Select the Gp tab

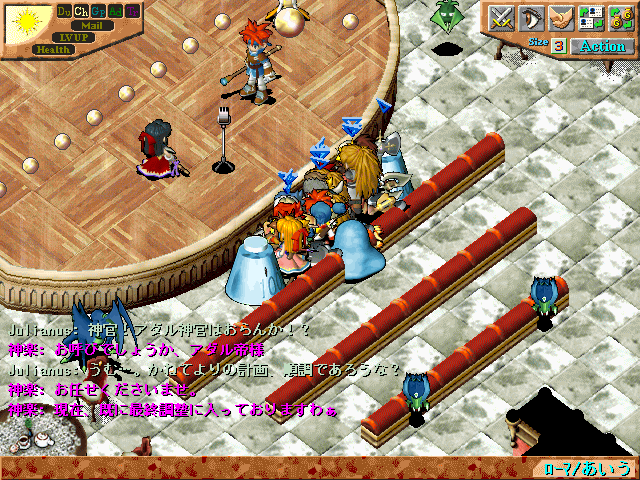(x=99, y=11)
